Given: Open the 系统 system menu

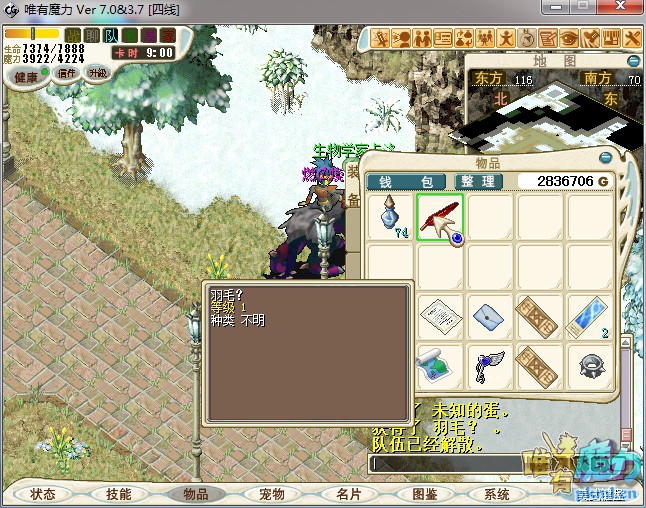Looking at the screenshot, I should pyautogui.click(x=497, y=494).
